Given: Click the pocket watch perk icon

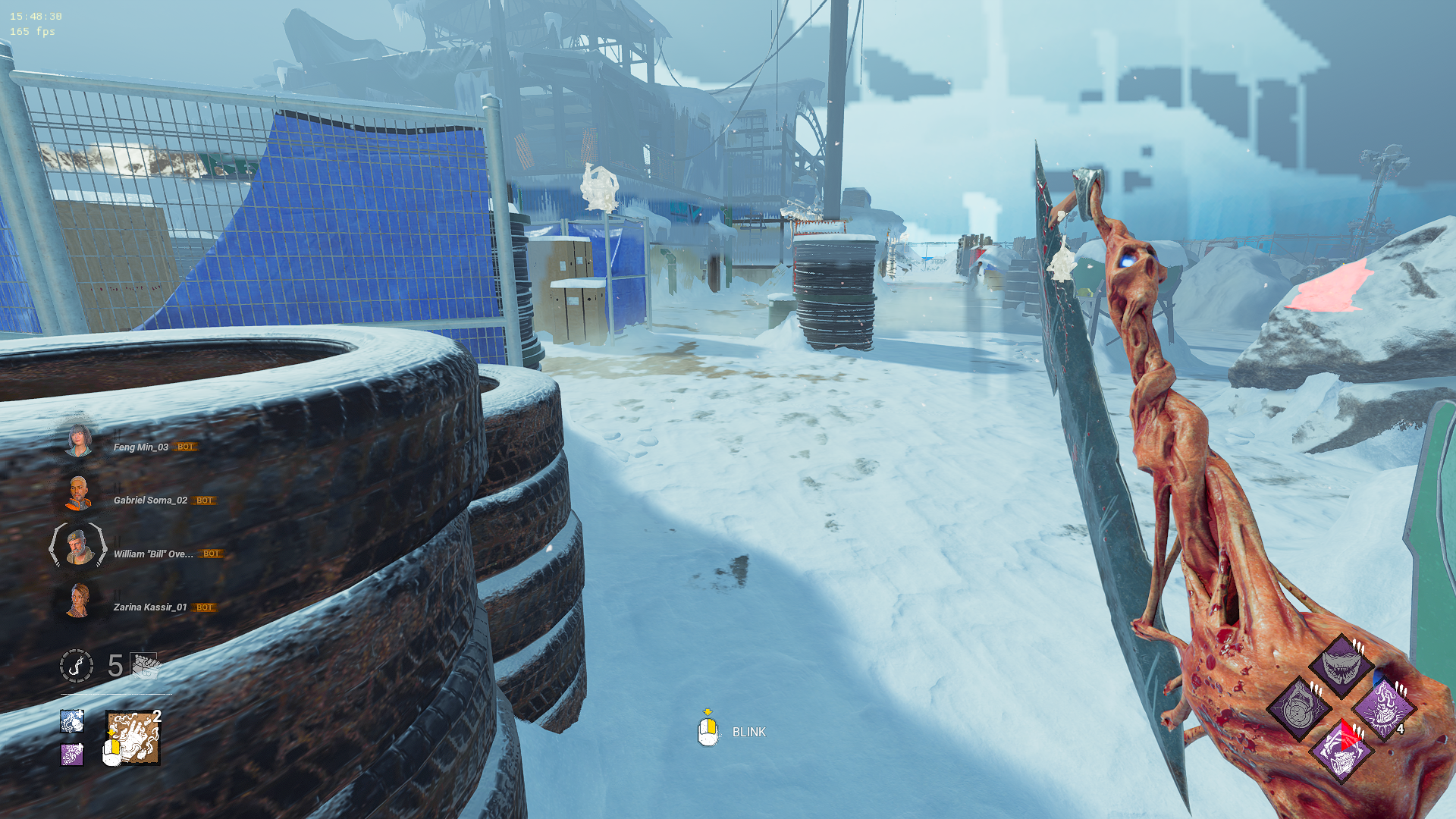Looking at the screenshot, I should click(1298, 708).
